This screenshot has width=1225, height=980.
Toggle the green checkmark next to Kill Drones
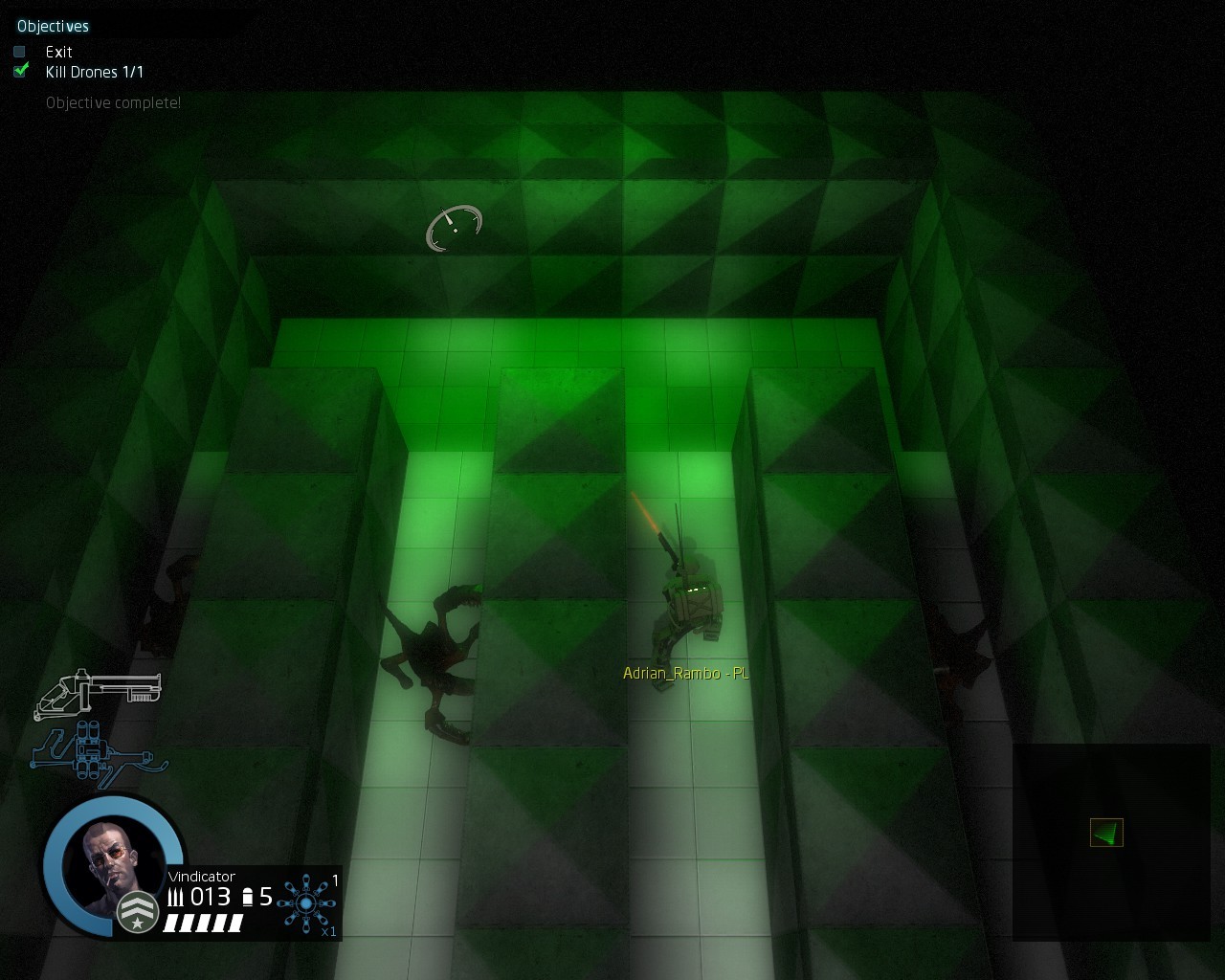click(x=19, y=71)
